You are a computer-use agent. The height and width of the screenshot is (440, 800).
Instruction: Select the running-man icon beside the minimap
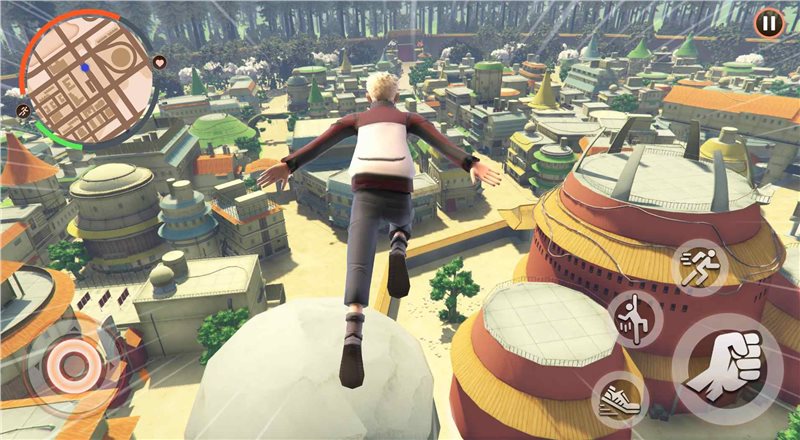(23, 109)
